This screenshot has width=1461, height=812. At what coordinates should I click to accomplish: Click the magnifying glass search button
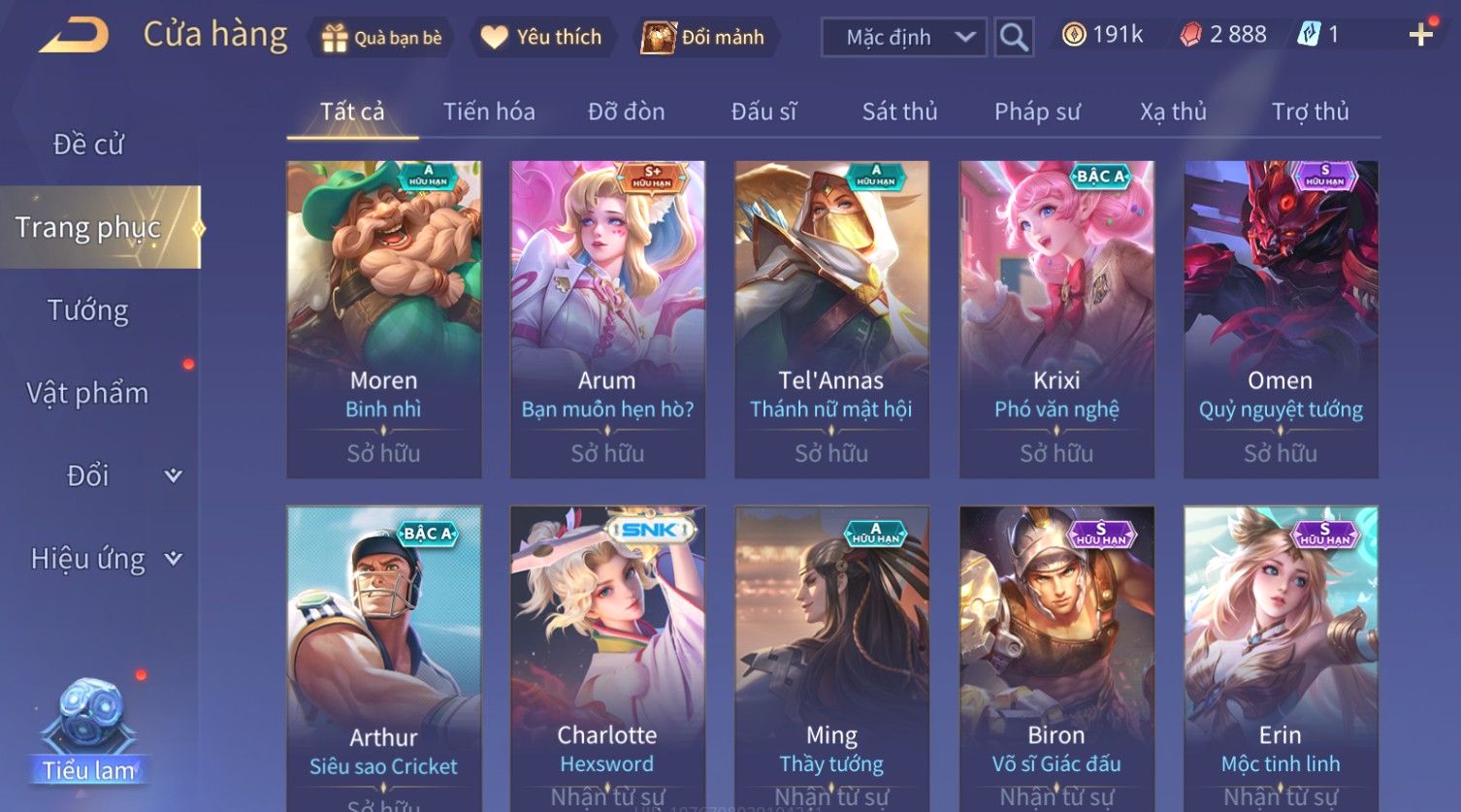tap(1014, 38)
